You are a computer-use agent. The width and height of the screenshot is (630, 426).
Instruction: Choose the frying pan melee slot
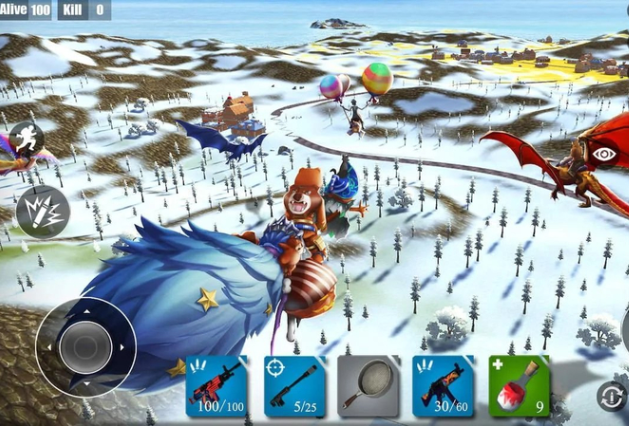click(369, 386)
